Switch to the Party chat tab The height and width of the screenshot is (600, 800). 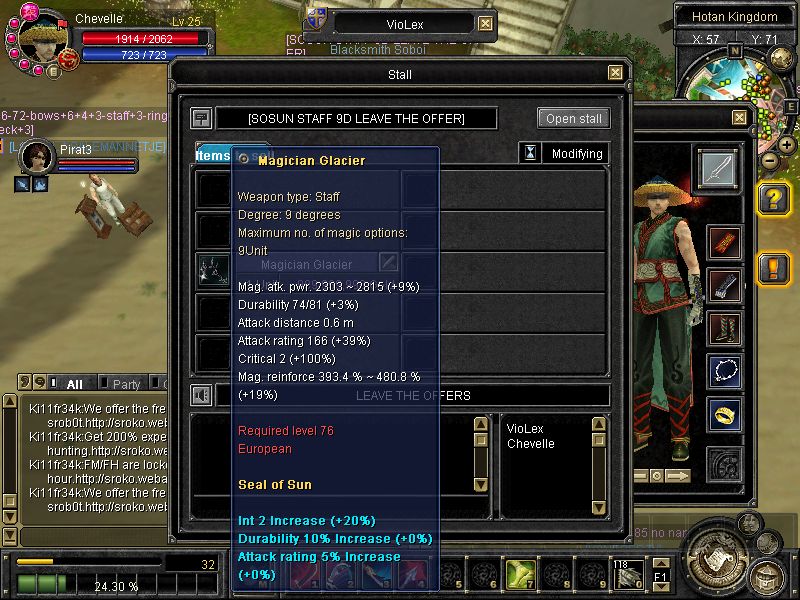[126, 384]
